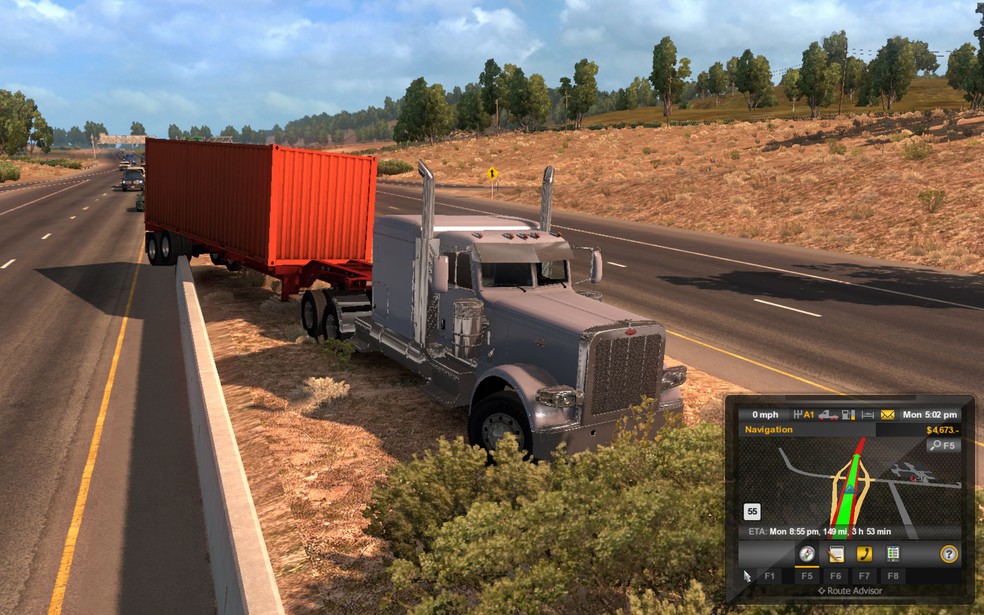Viewport: 984px width, 615px height.
Task: Select the fuel pump status icon
Action: coord(848,414)
